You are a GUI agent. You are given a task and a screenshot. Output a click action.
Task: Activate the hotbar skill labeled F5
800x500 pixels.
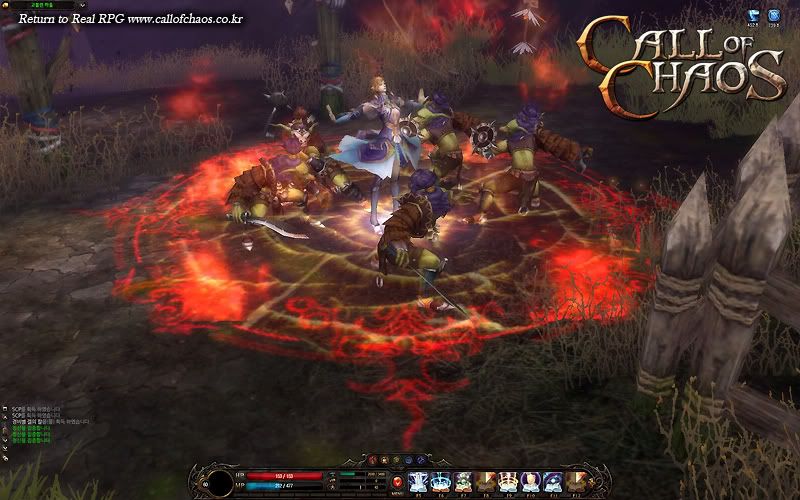418,481
